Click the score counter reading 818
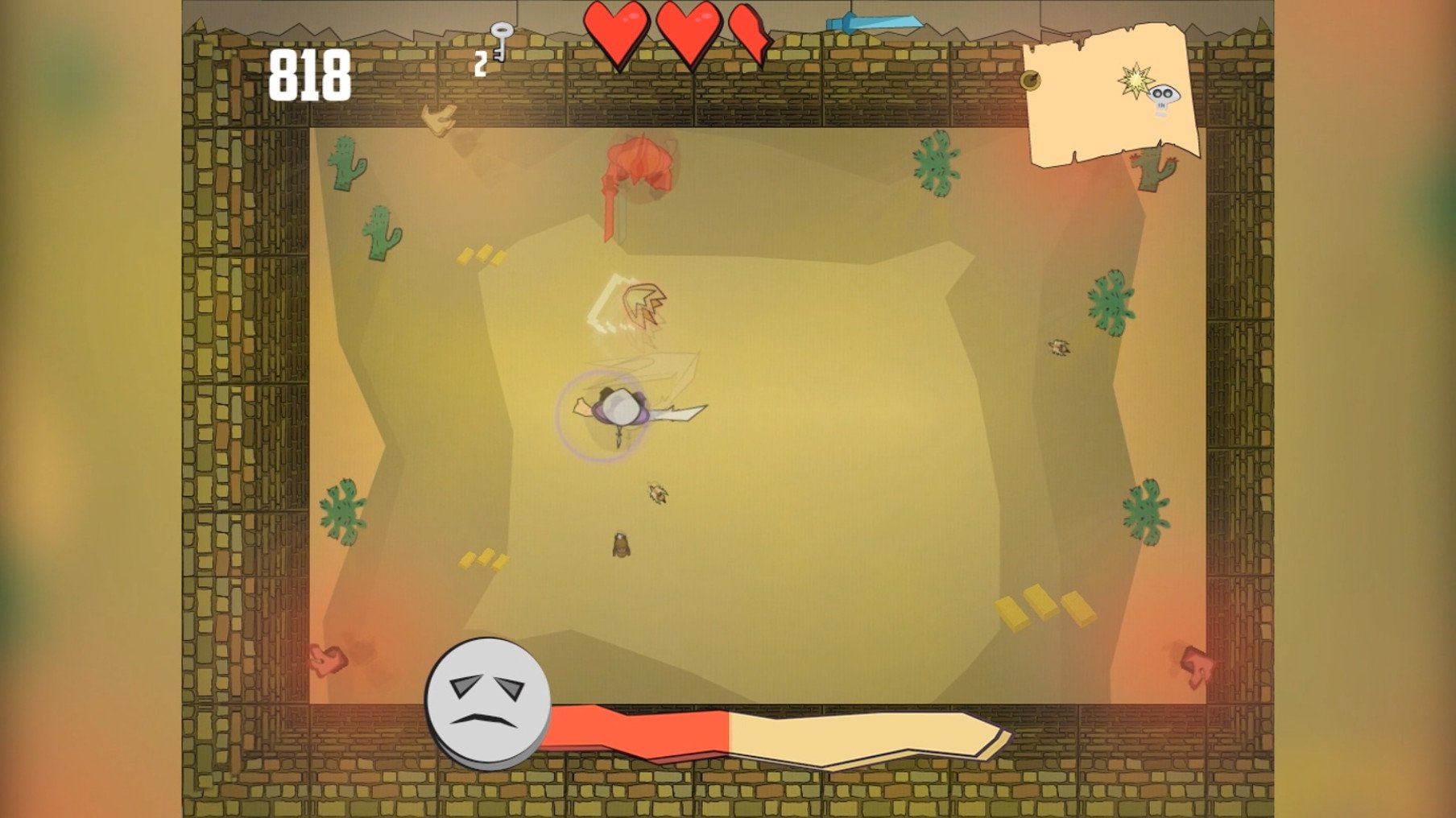The image size is (1456, 818). point(310,72)
